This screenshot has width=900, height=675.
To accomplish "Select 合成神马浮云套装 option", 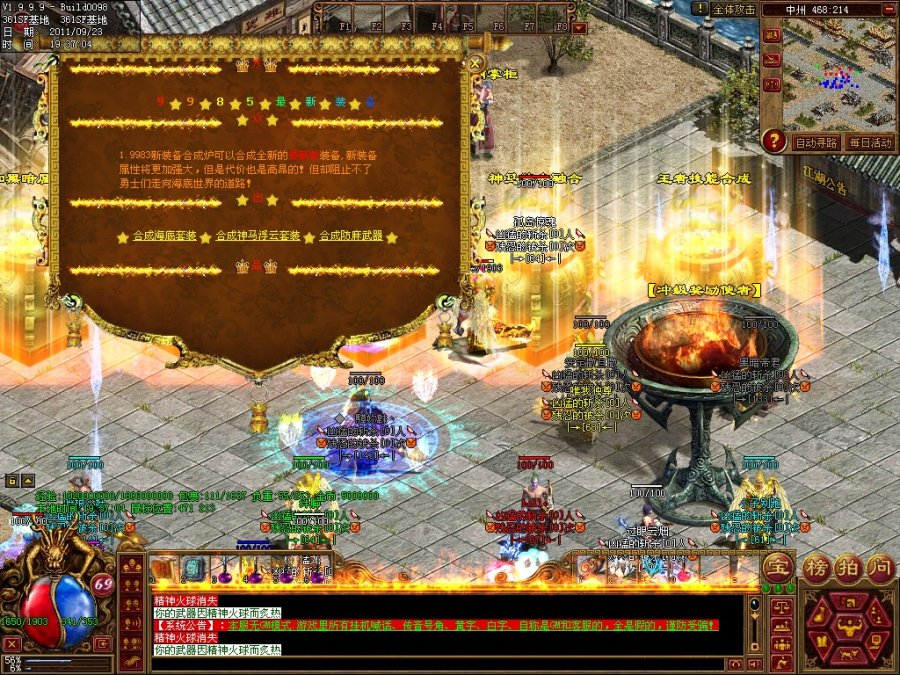I will point(258,237).
